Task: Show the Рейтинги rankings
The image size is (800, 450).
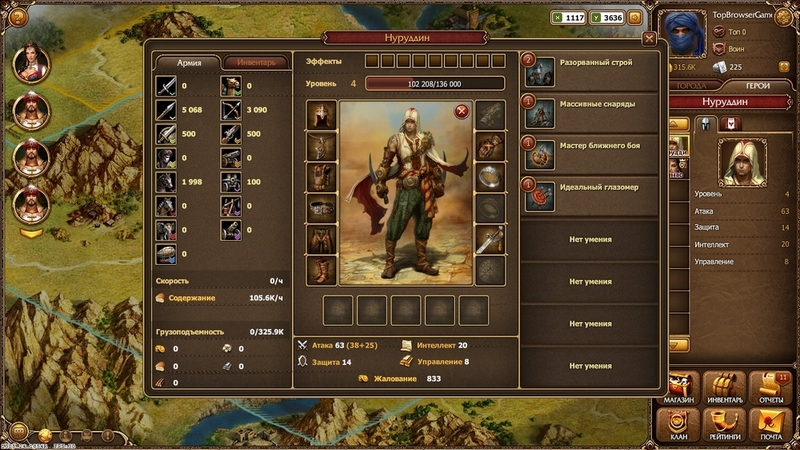Action: coord(723,425)
